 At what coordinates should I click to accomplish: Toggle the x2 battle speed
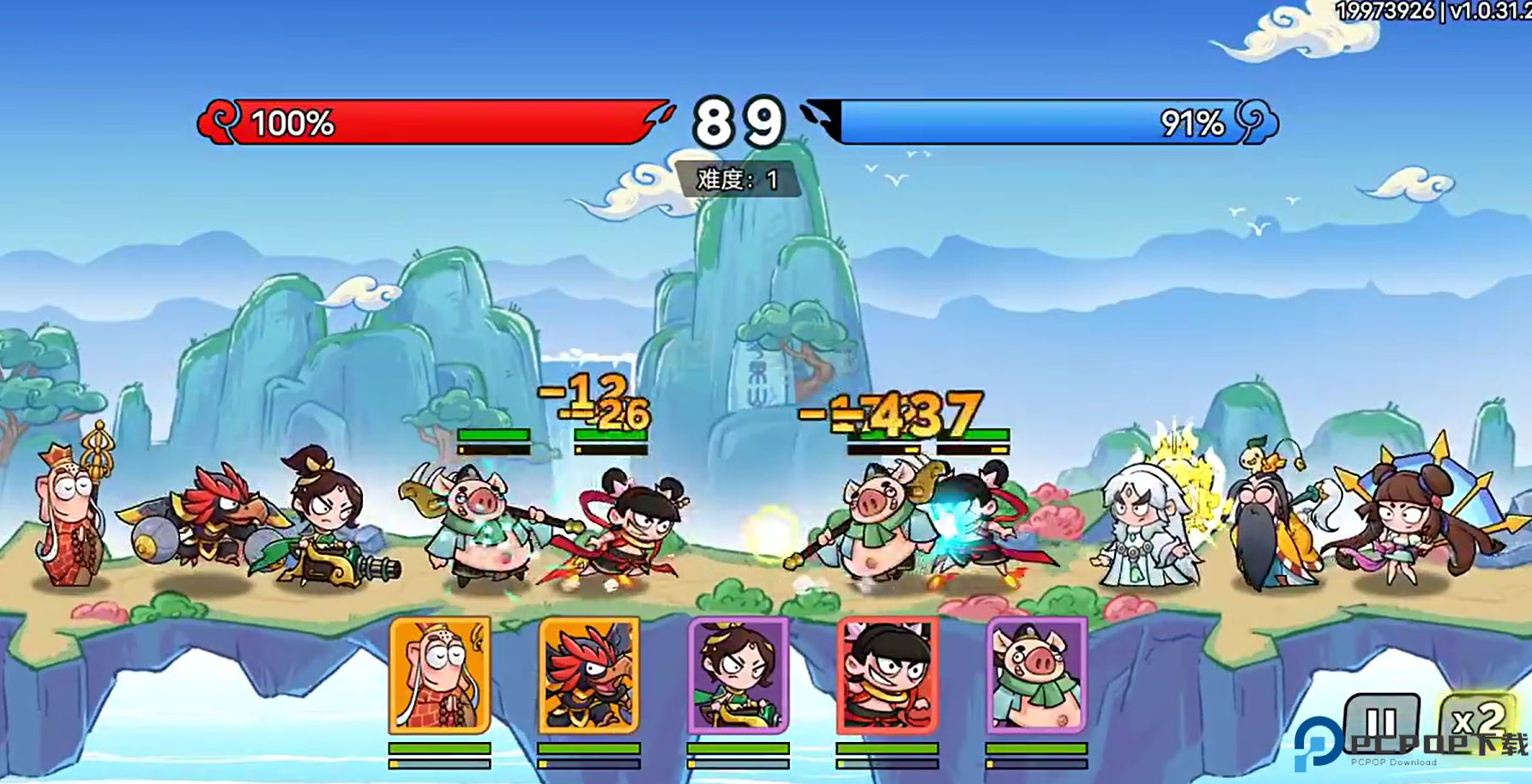[x=1477, y=719]
